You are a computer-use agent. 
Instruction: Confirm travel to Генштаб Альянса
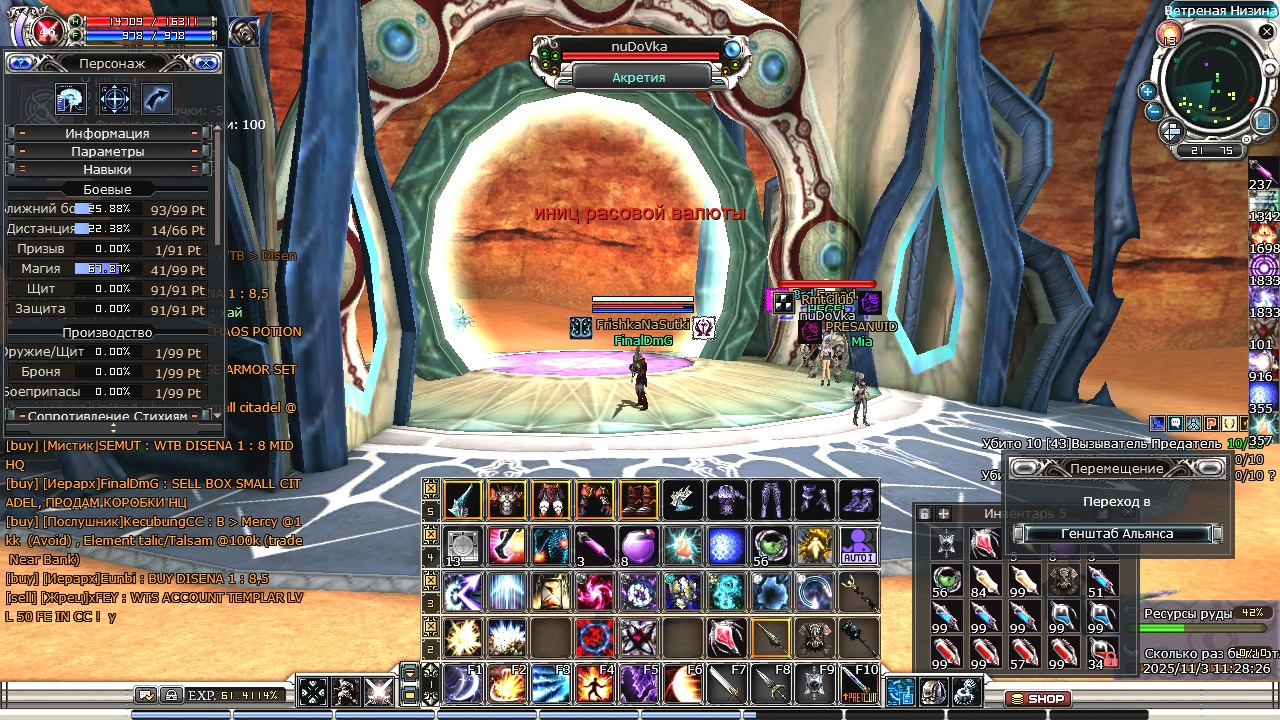1117,534
